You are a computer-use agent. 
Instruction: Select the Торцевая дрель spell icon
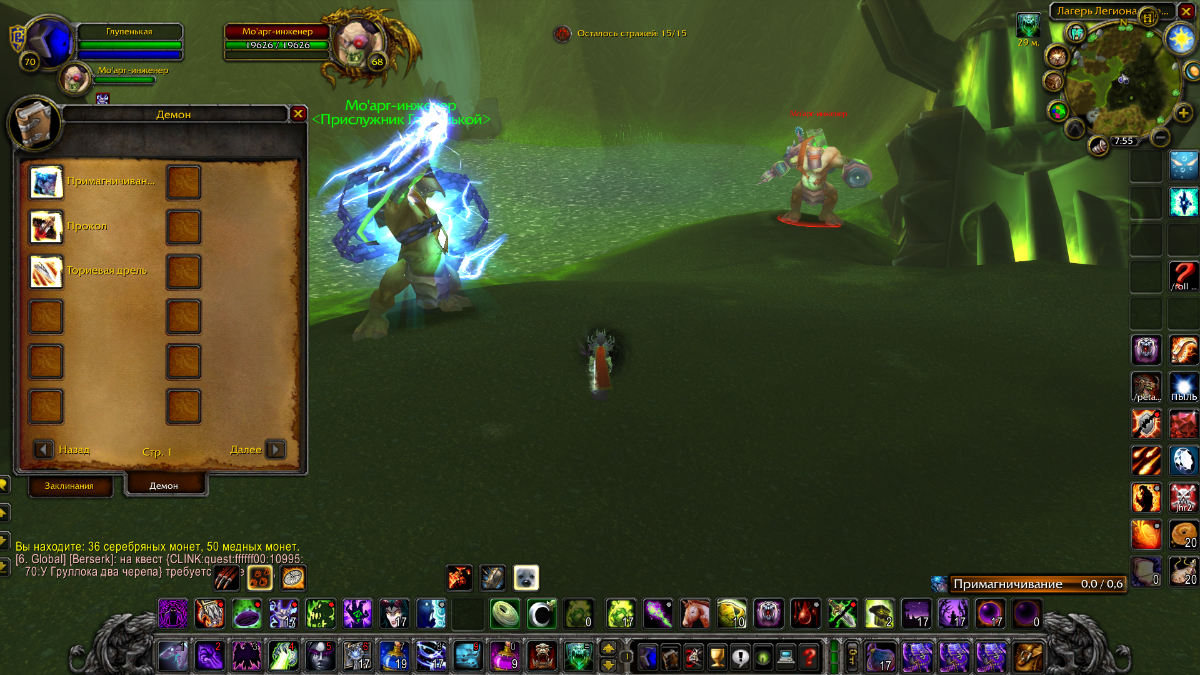46,271
